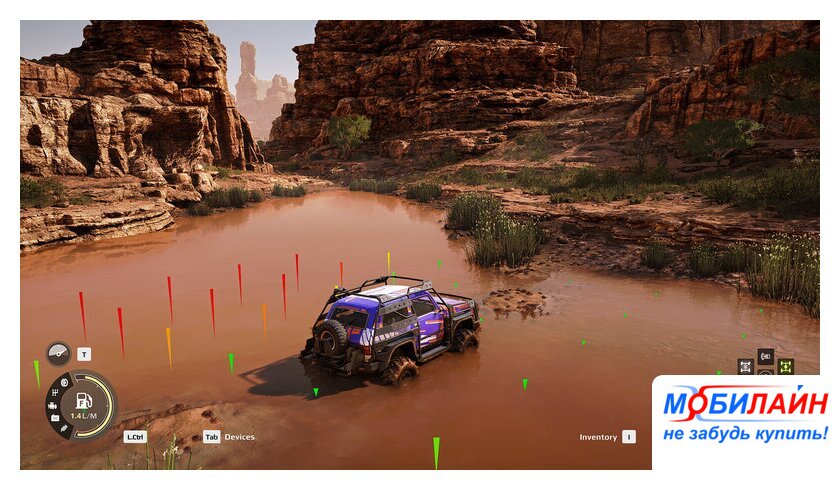Click the tire status icon
Image resolution: width=840 pixels, height=490 pixels.
[63, 383]
